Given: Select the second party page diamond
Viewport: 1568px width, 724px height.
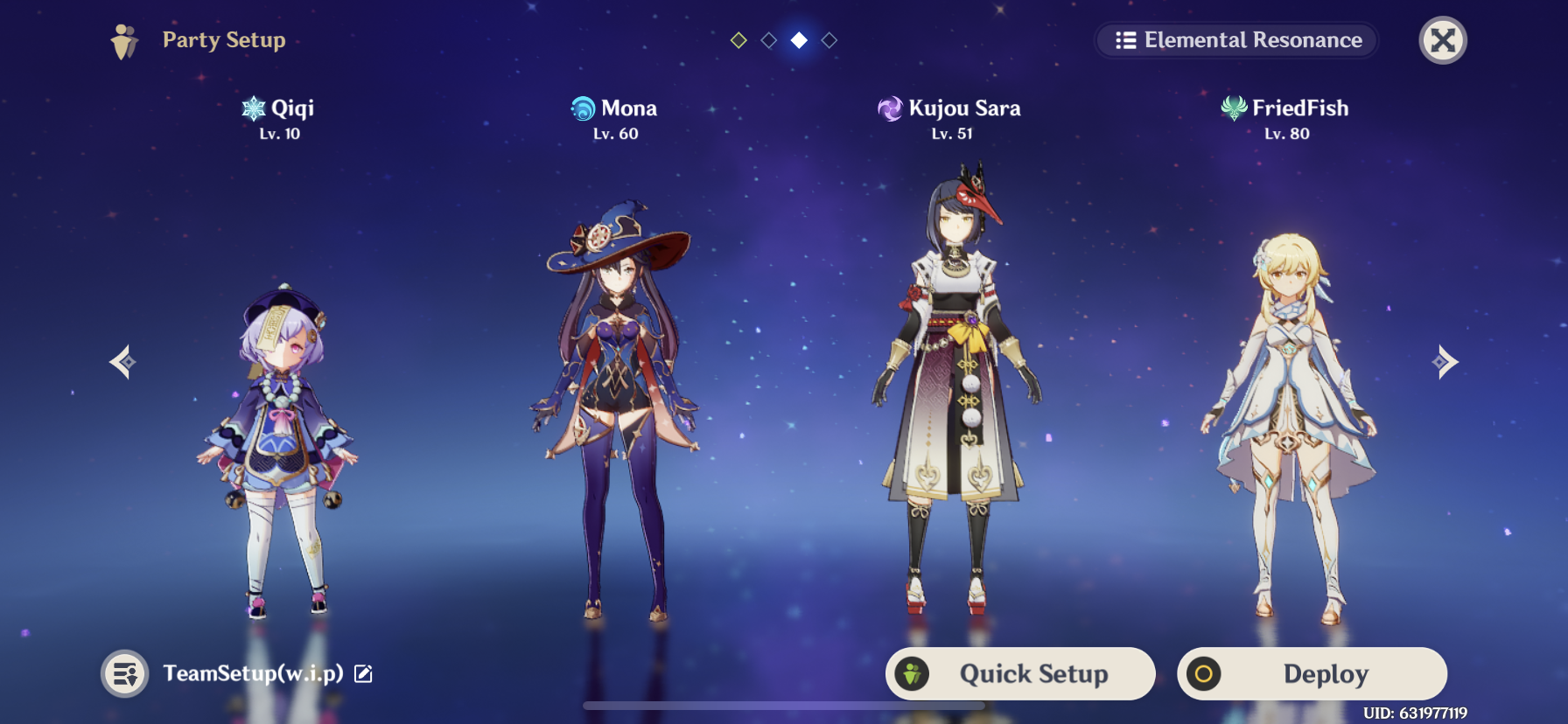Looking at the screenshot, I should pyautogui.click(x=769, y=39).
